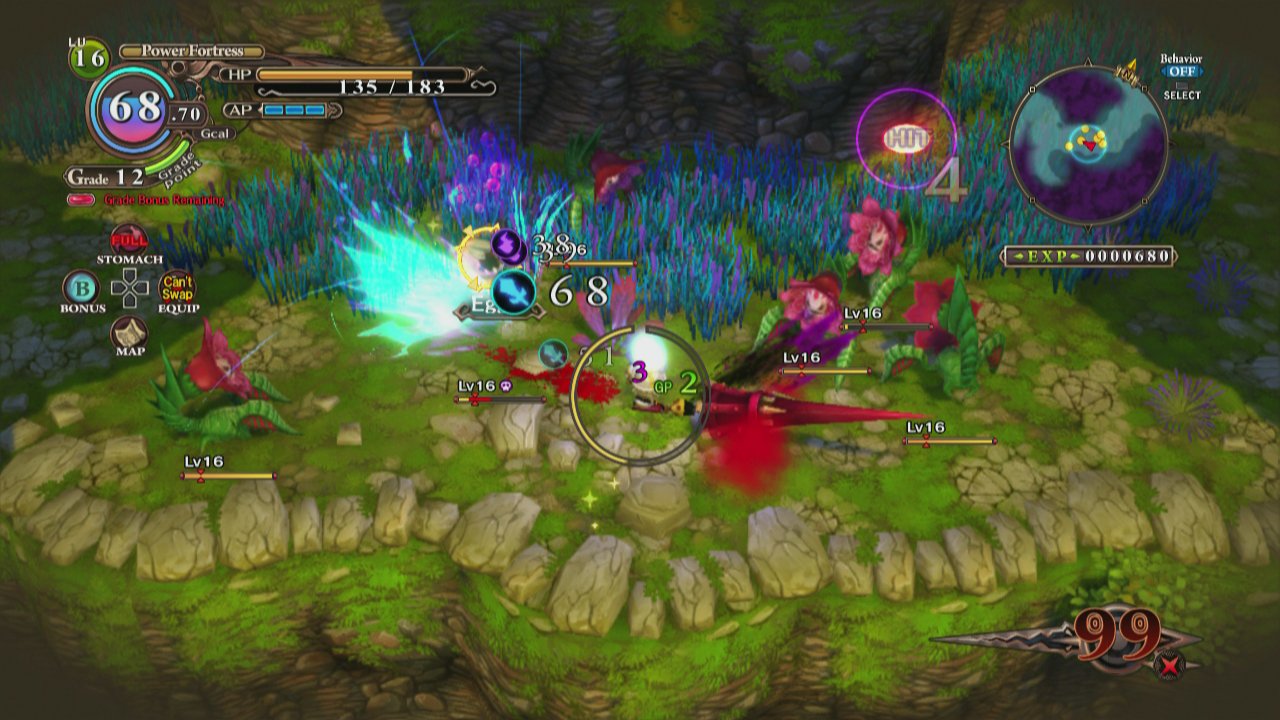This screenshot has width=1280, height=720.
Task: Click the Grade 12 display
Action: [x=107, y=175]
